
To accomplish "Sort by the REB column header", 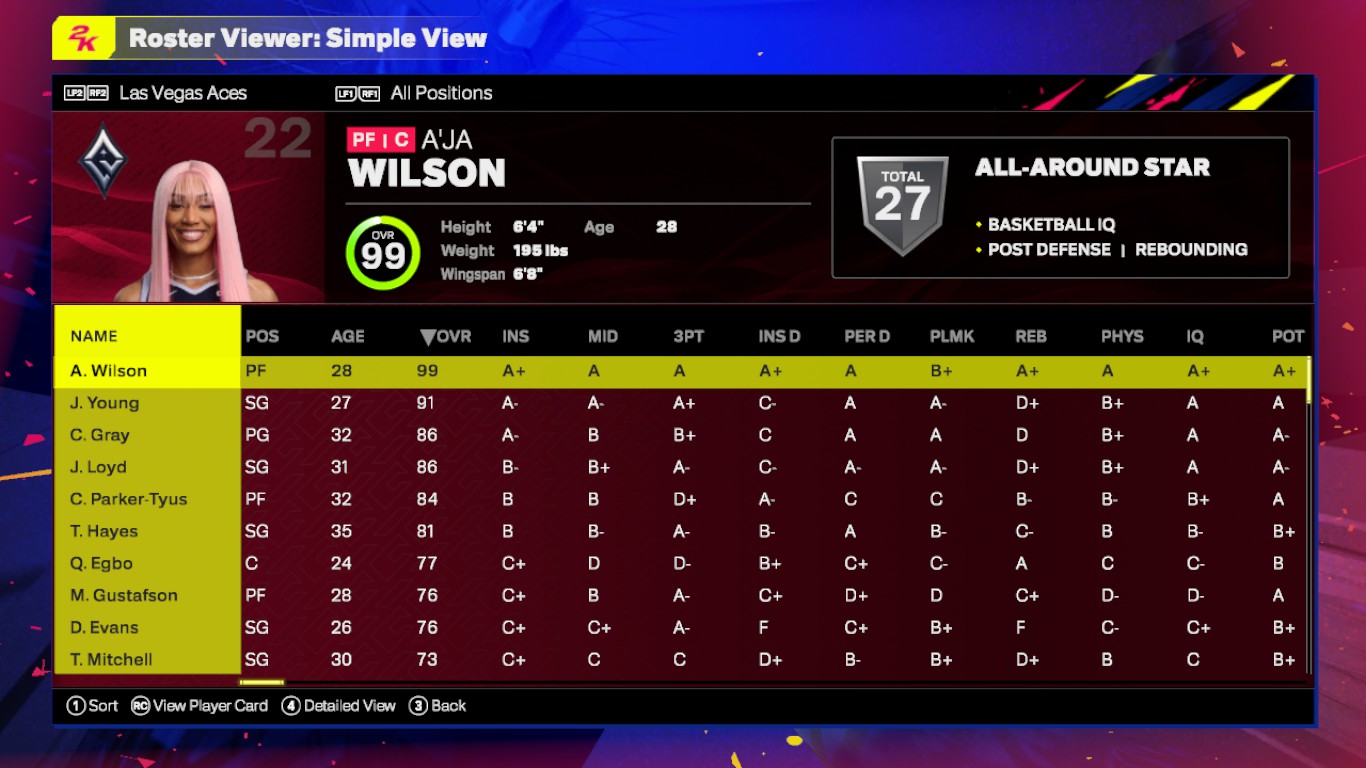I will (x=1031, y=336).
